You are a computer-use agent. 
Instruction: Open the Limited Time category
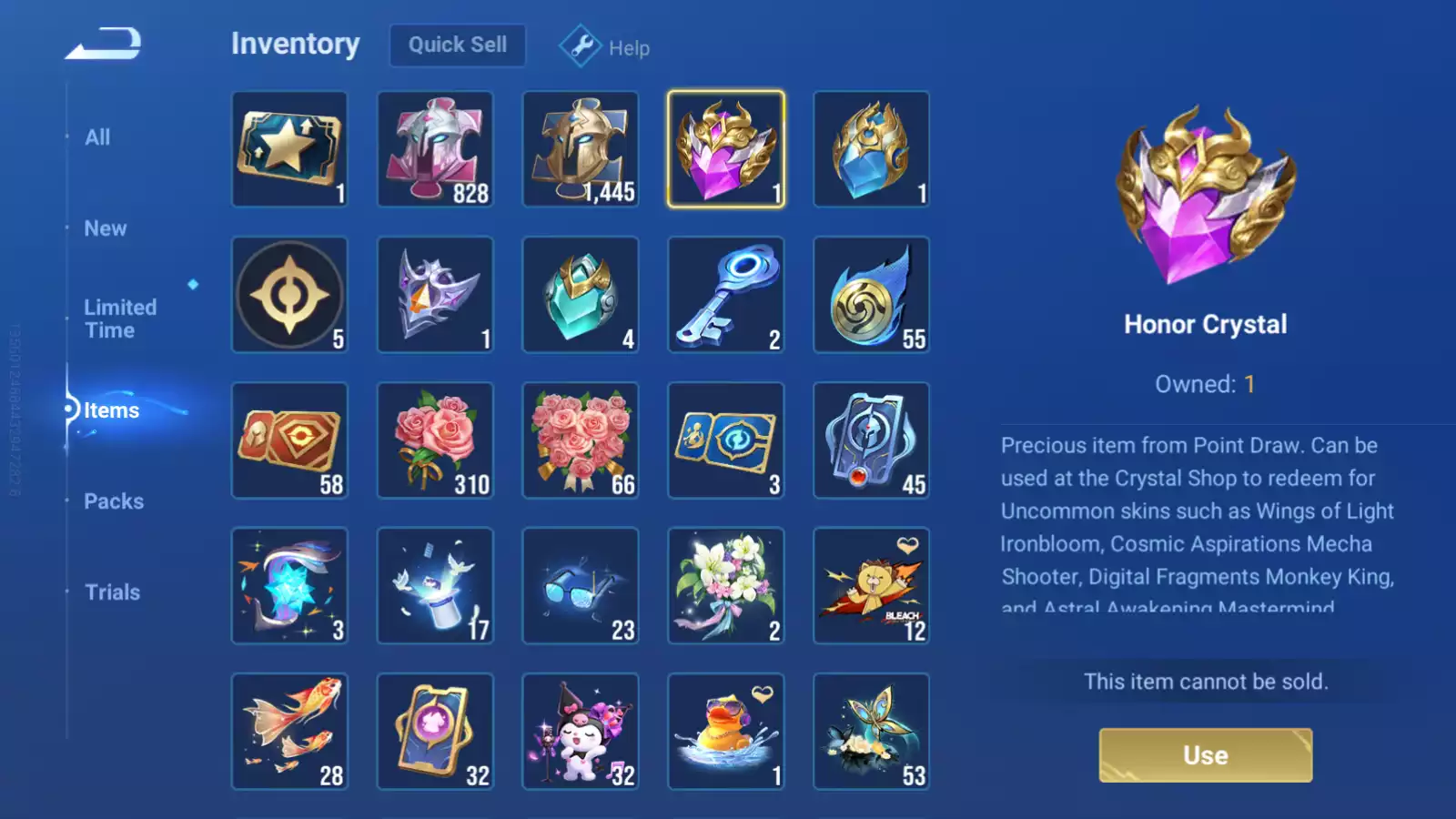(x=119, y=318)
